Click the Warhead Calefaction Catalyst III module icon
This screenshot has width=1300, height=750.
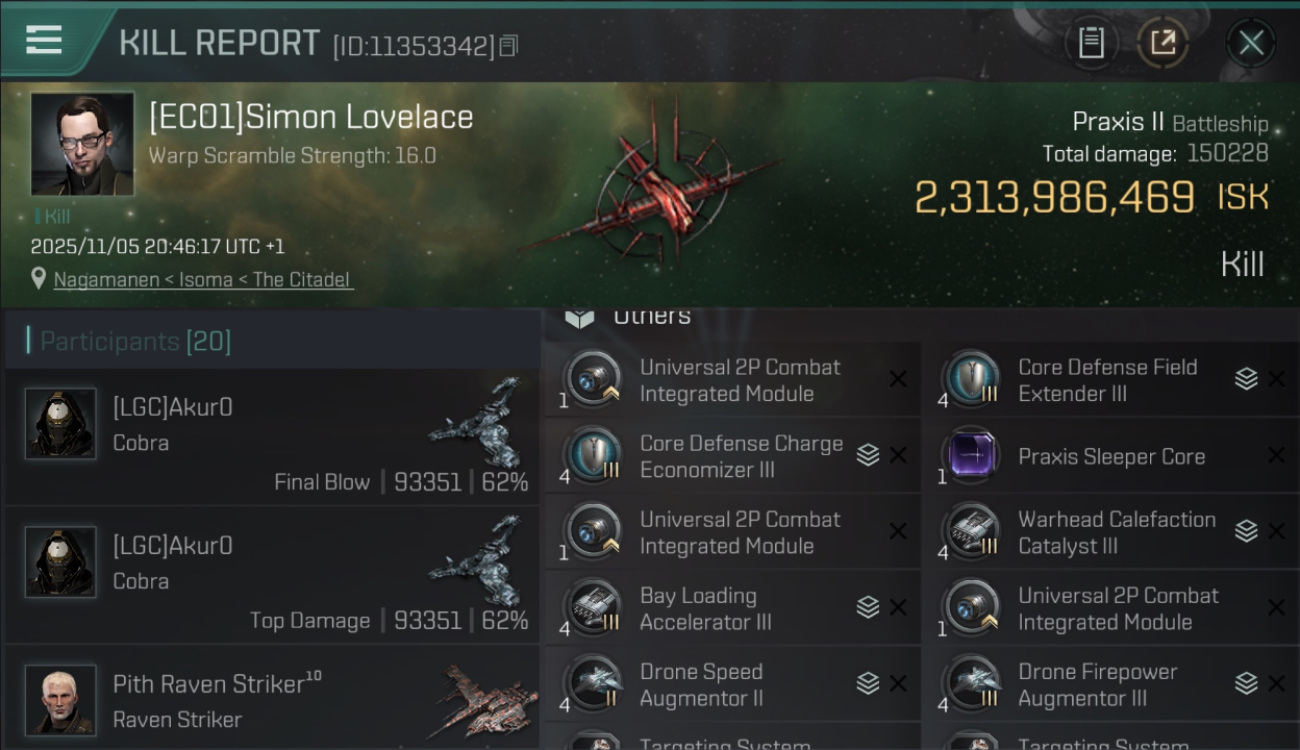(x=971, y=532)
